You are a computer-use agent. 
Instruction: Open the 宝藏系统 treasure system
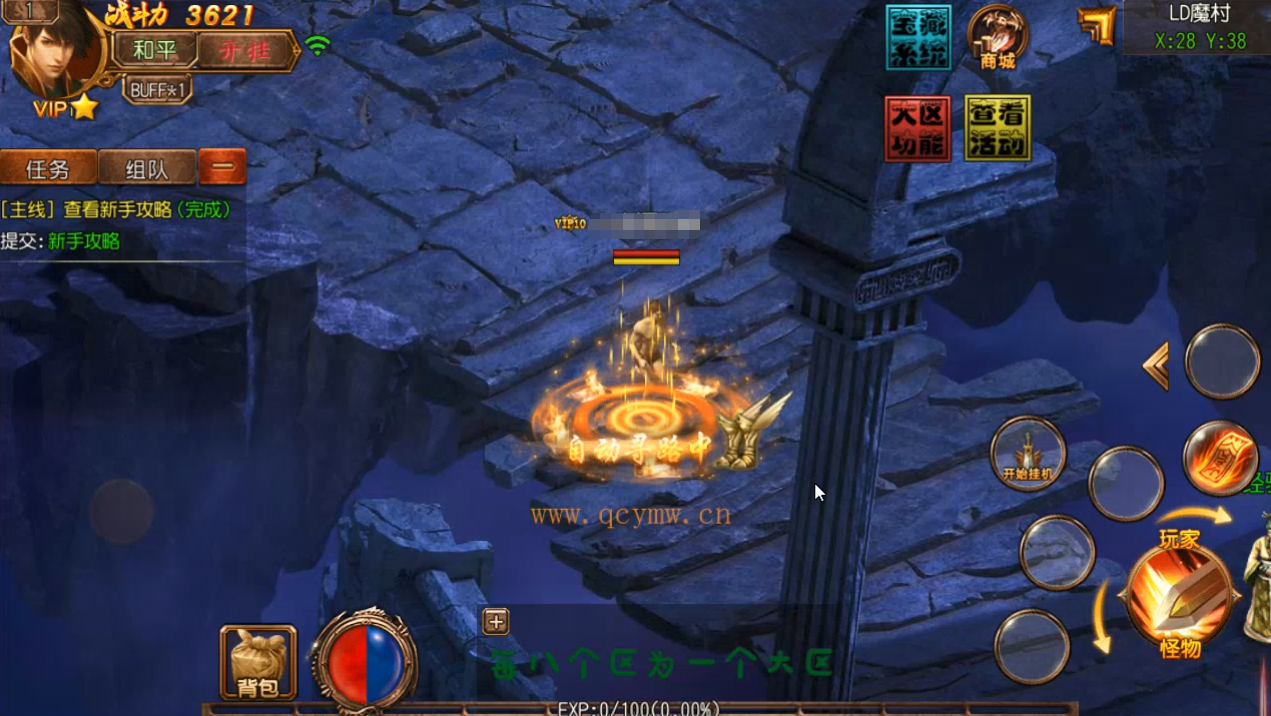click(x=918, y=38)
